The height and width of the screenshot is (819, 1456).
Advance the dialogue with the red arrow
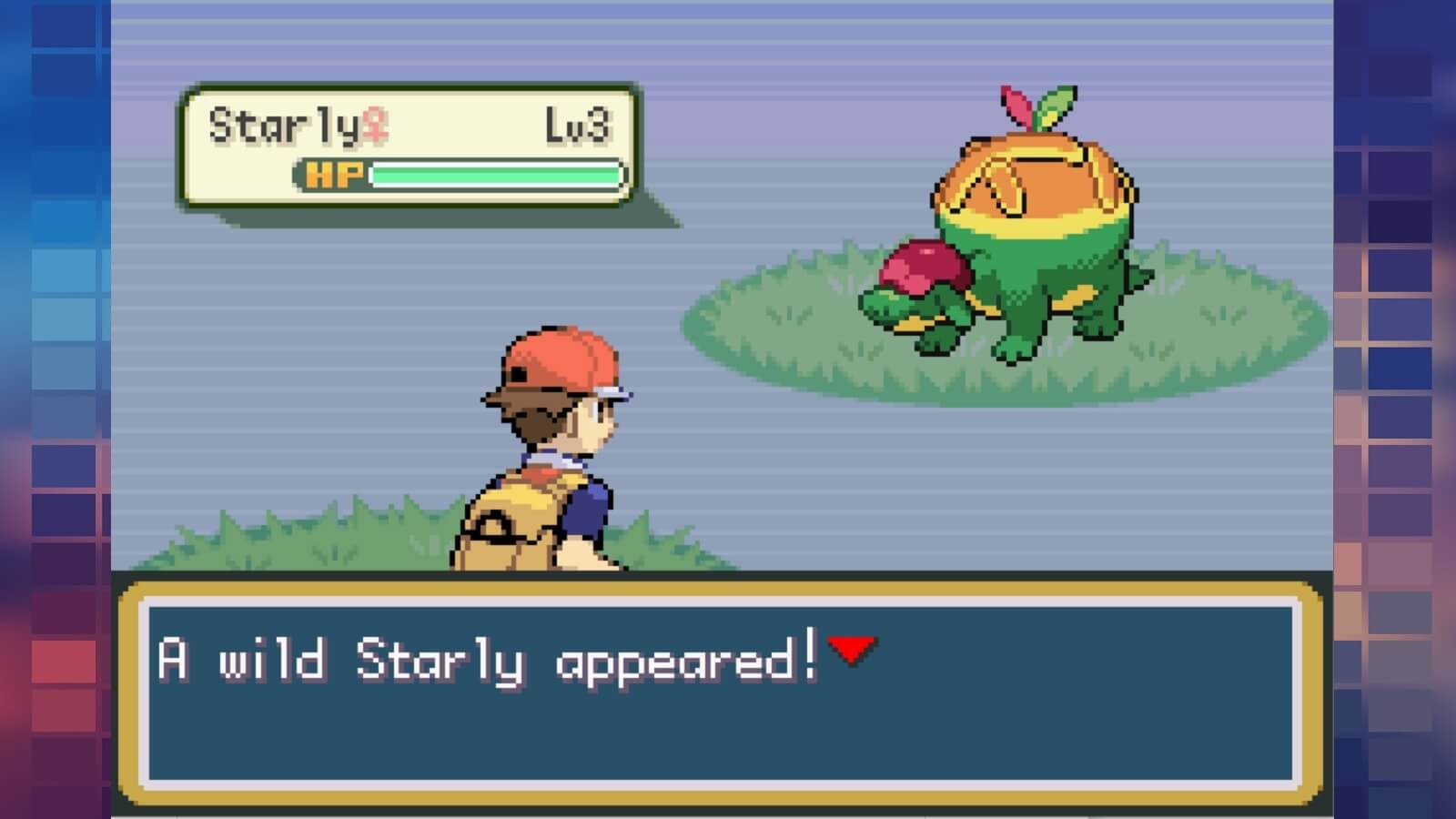pyautogui.click(x=852, y=650)
